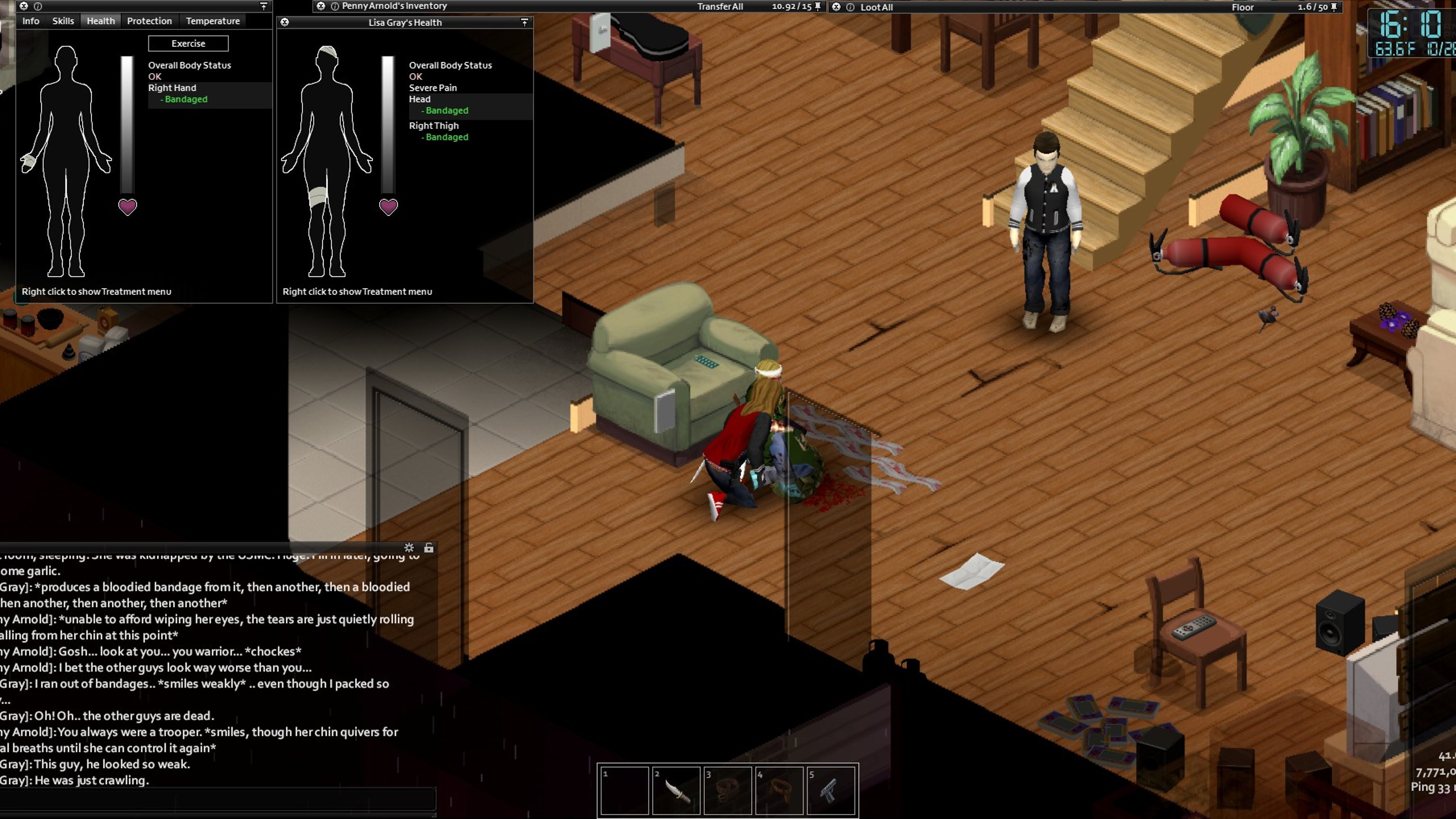Screen dimensions: 1456x819
Task: Click the chat text entry box
Action: click(218, 800)
